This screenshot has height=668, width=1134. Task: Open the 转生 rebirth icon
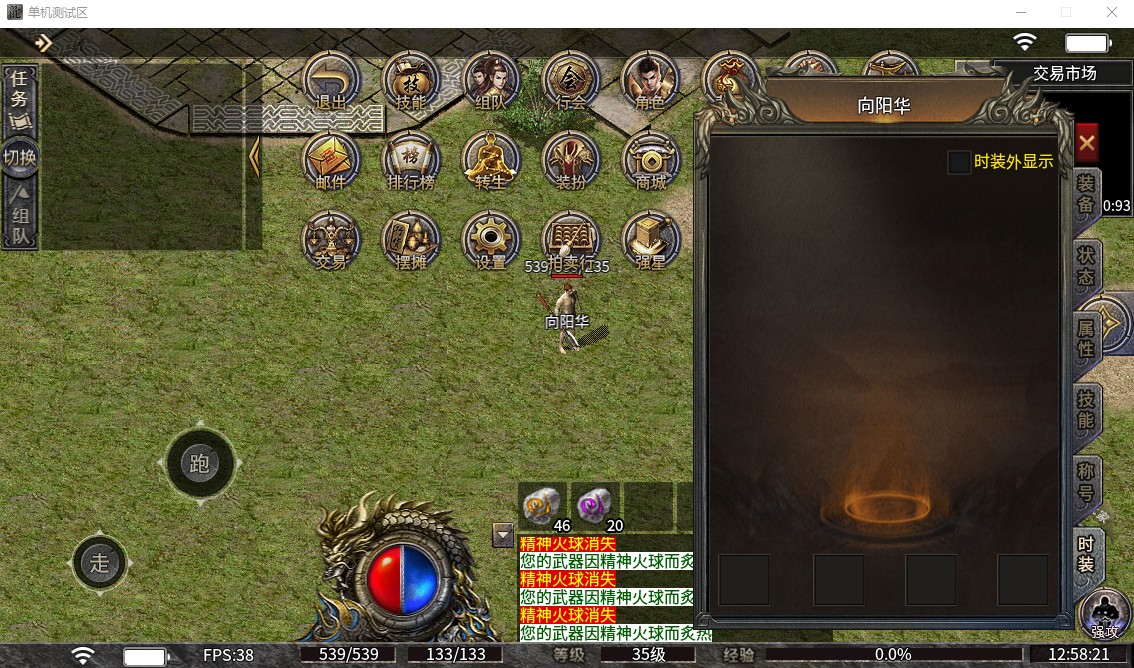491,160
